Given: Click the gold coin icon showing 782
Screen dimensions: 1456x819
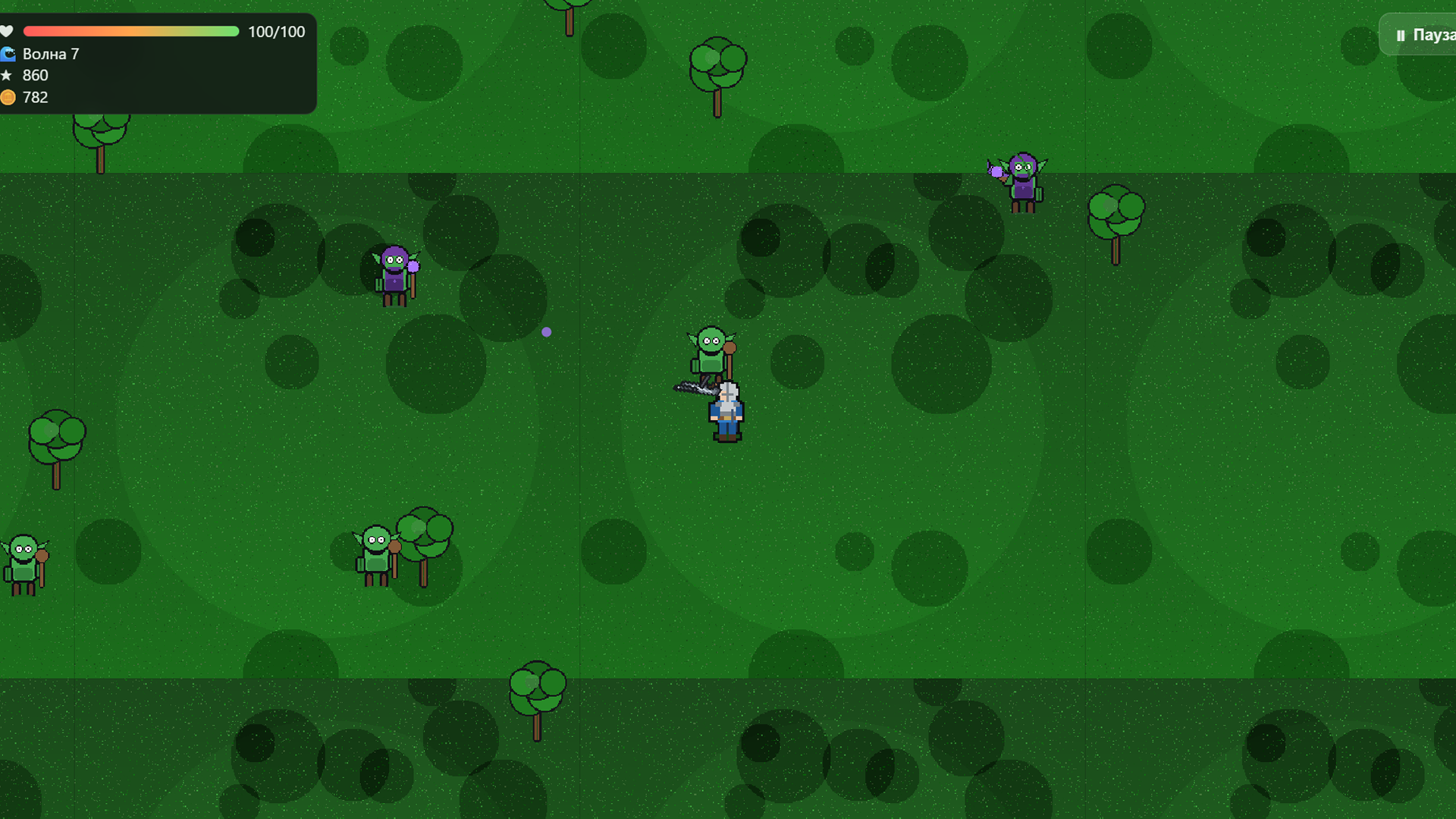Looking at the screenshot, I should pos(8,97).
